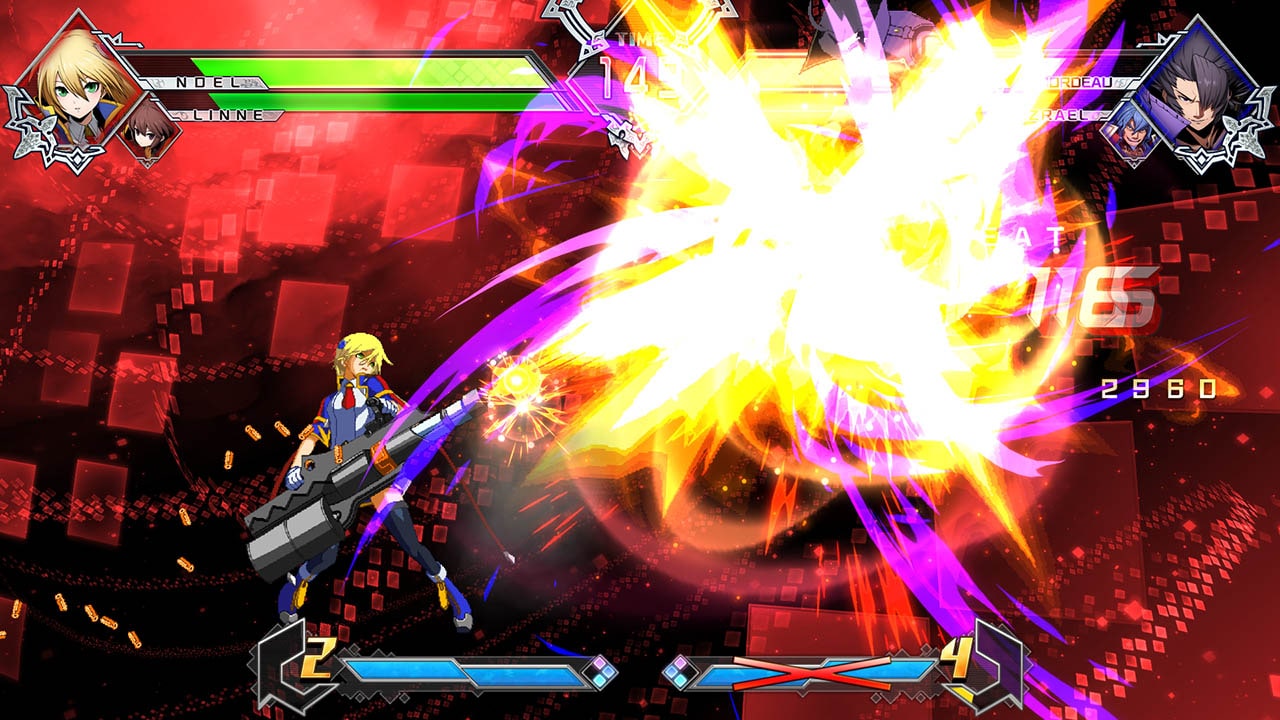Click the star emblem beside Azrael's portrait

click(1245, 130)
